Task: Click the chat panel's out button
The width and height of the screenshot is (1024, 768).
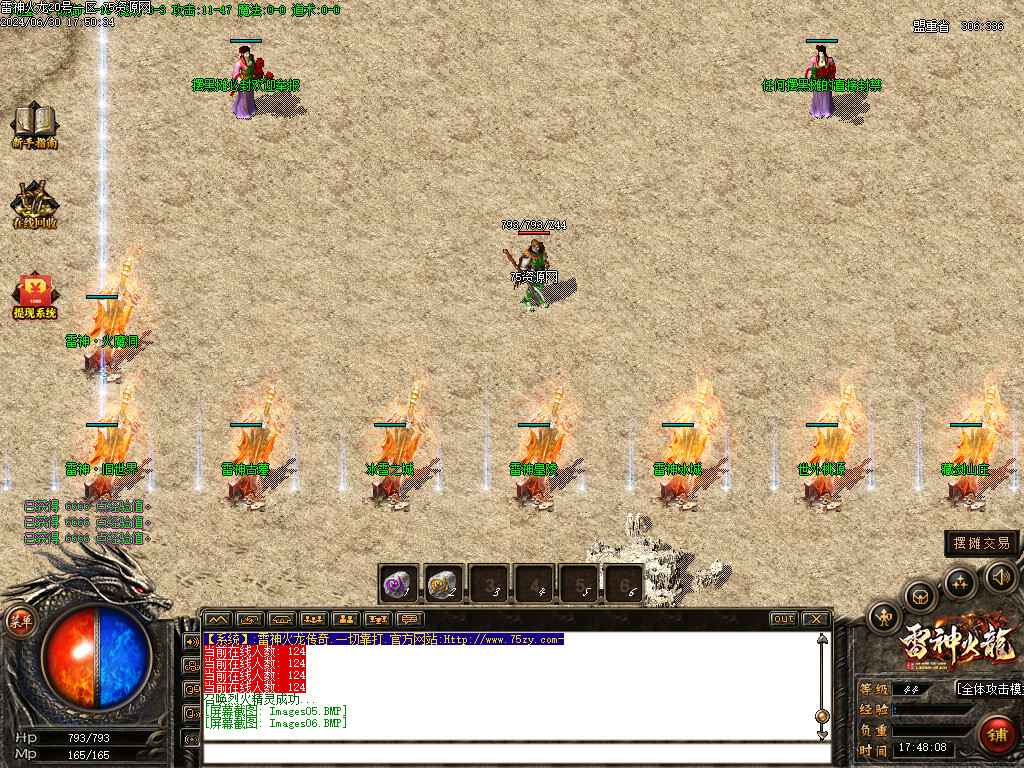Action: coord(783,619)
